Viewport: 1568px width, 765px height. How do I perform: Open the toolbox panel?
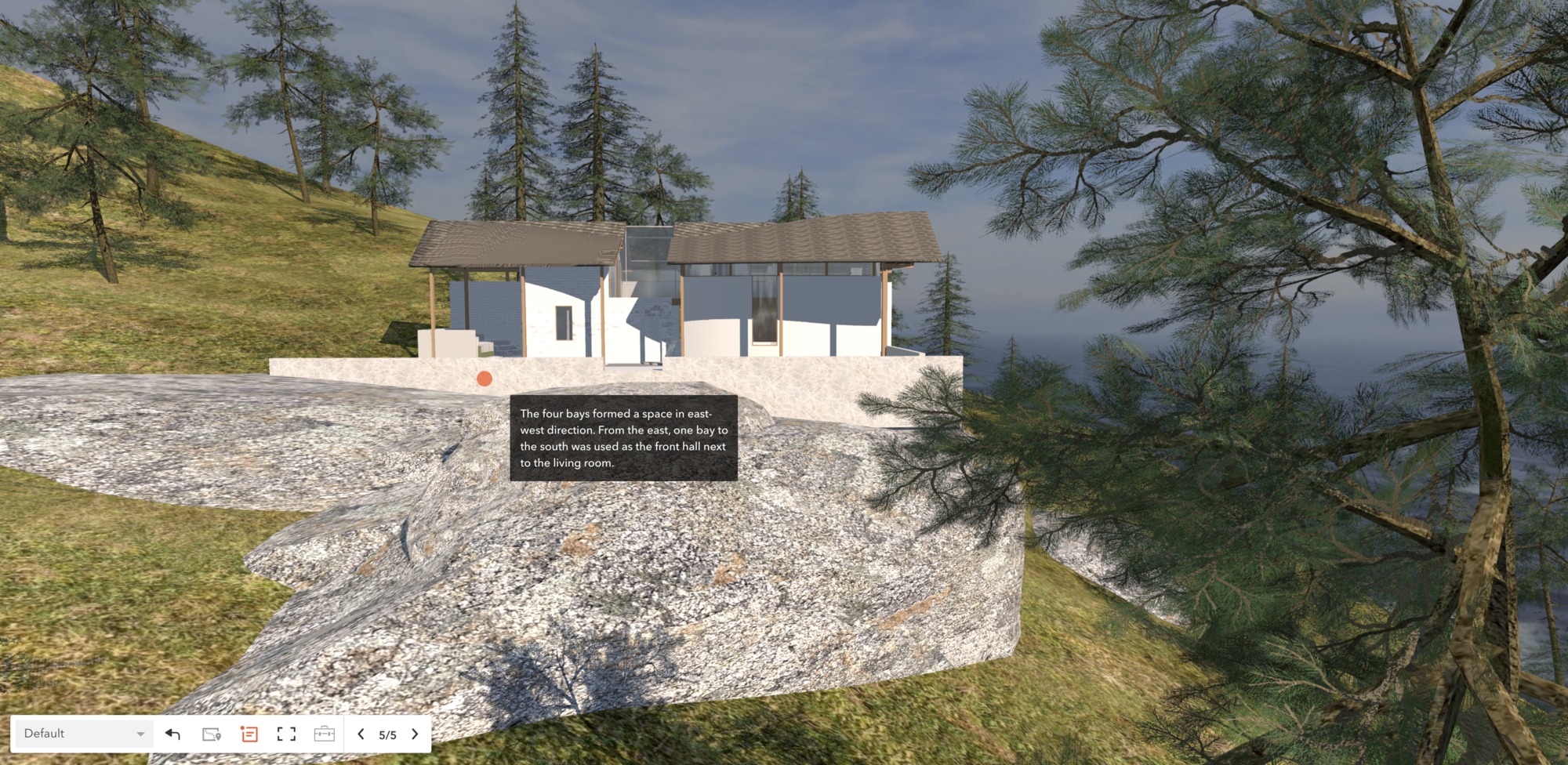324,734
